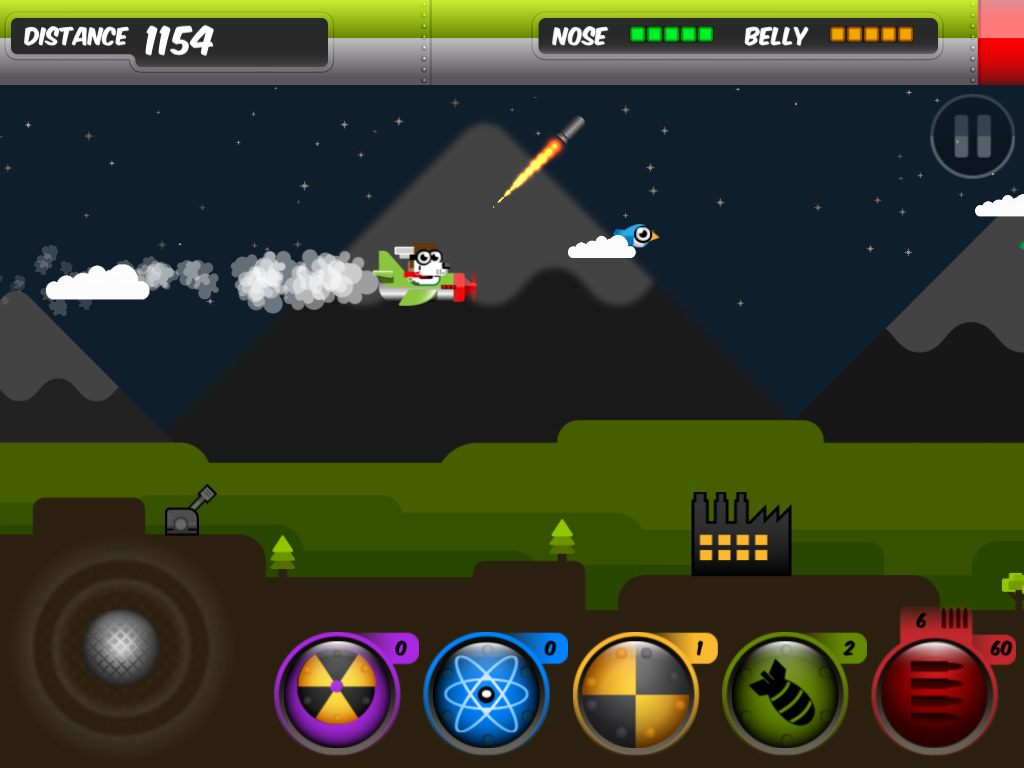Image resolution: width=1024 pixels, height=768 pixels.
Task: Use the yellow and black checkered ability
Action: (x=635, y=692)
